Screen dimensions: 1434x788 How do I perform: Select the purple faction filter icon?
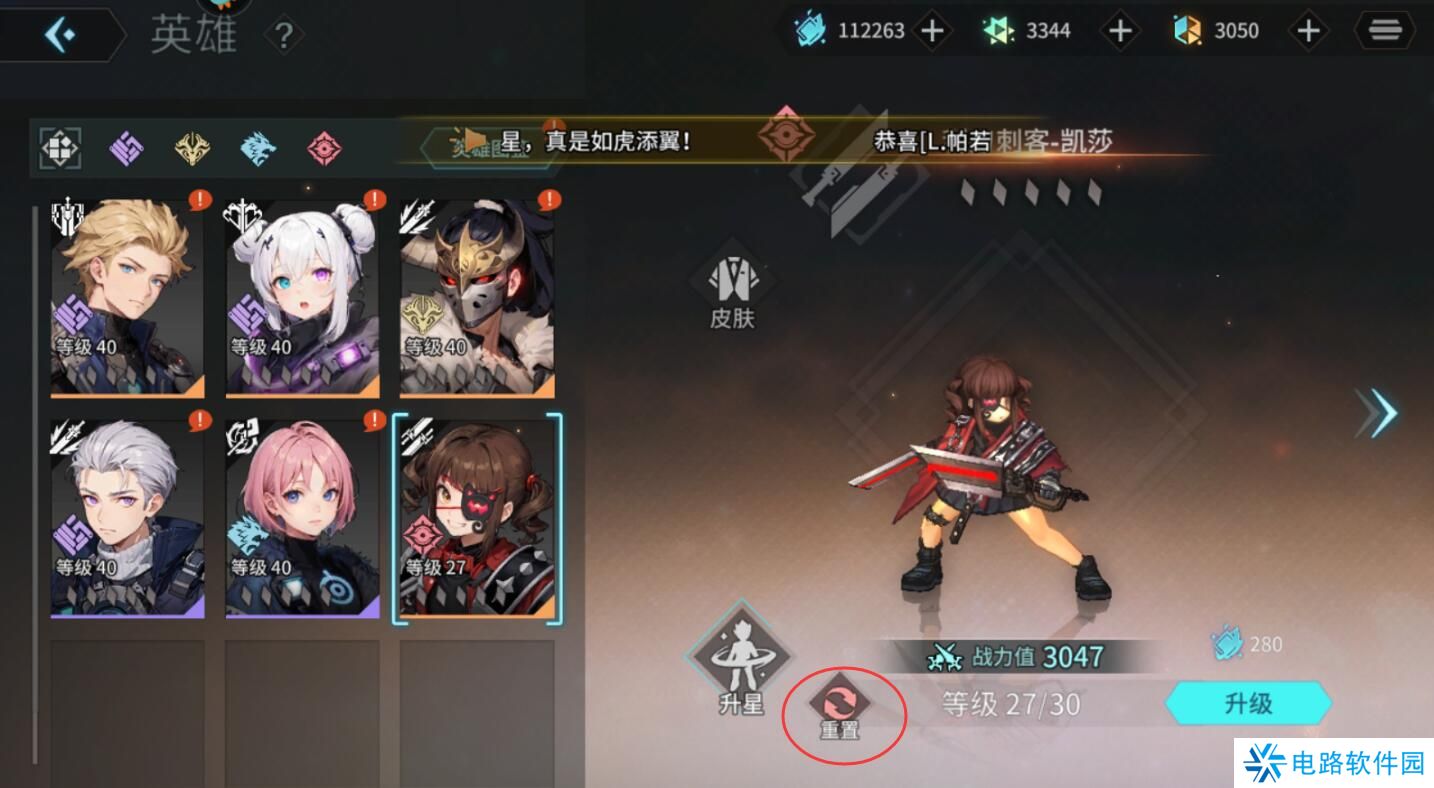[124, 147]
